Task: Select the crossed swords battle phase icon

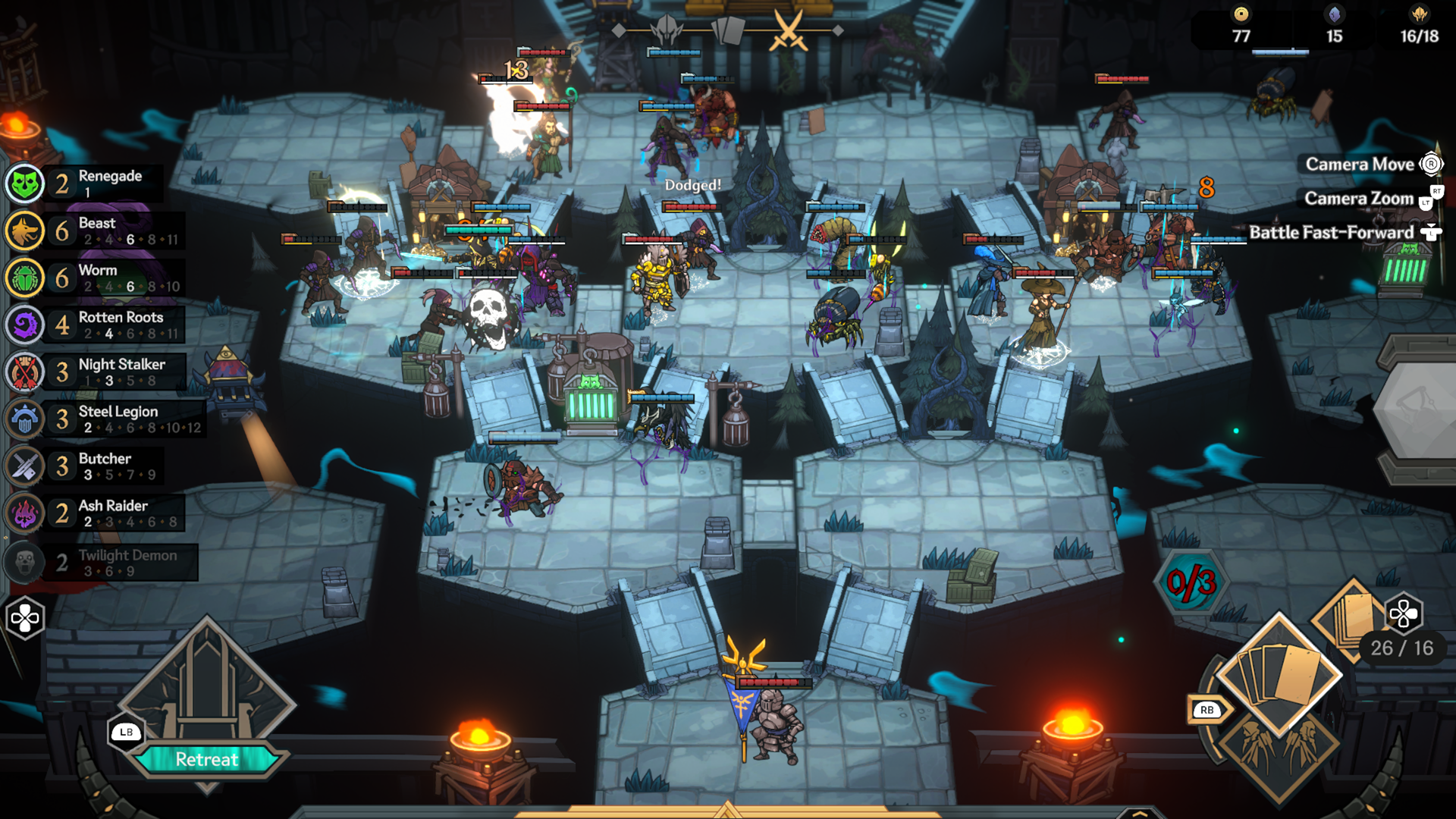Action: coord(789,31)
